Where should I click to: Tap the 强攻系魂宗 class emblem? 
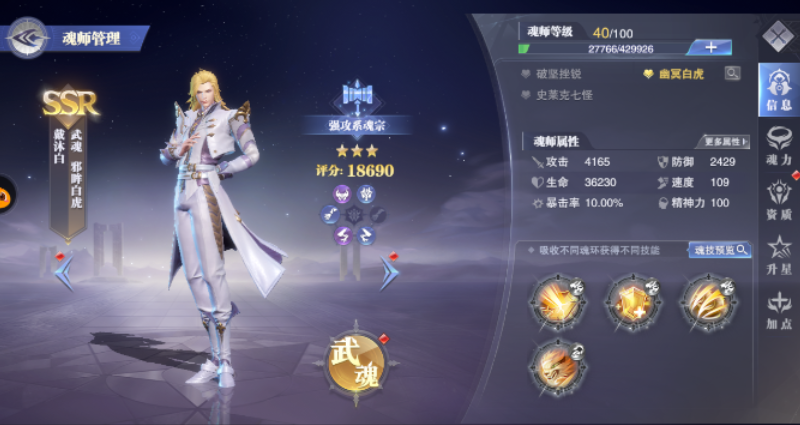pyautogui.click(x=358, y=97)
